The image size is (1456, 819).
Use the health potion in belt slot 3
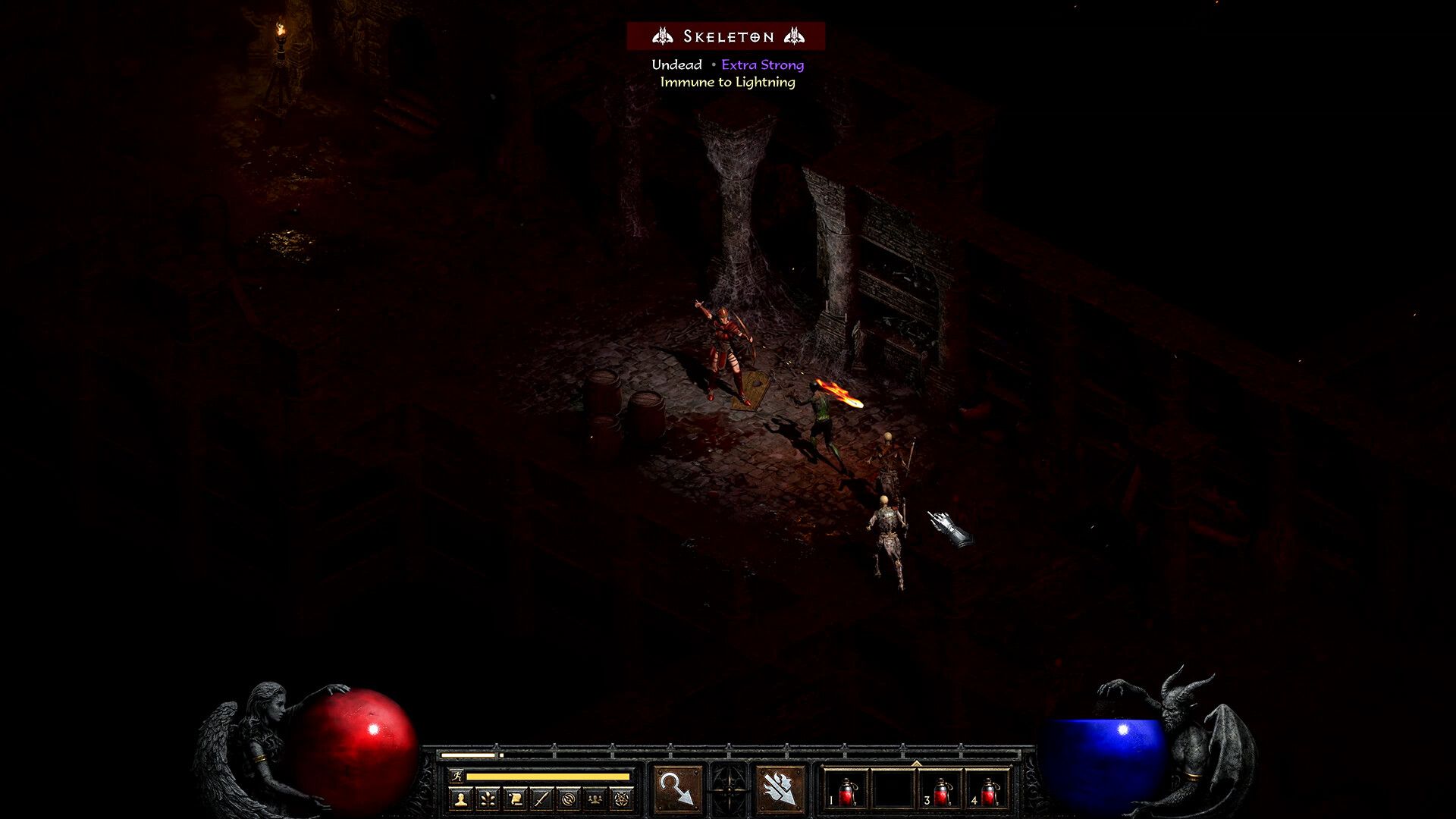pos(941,792)
